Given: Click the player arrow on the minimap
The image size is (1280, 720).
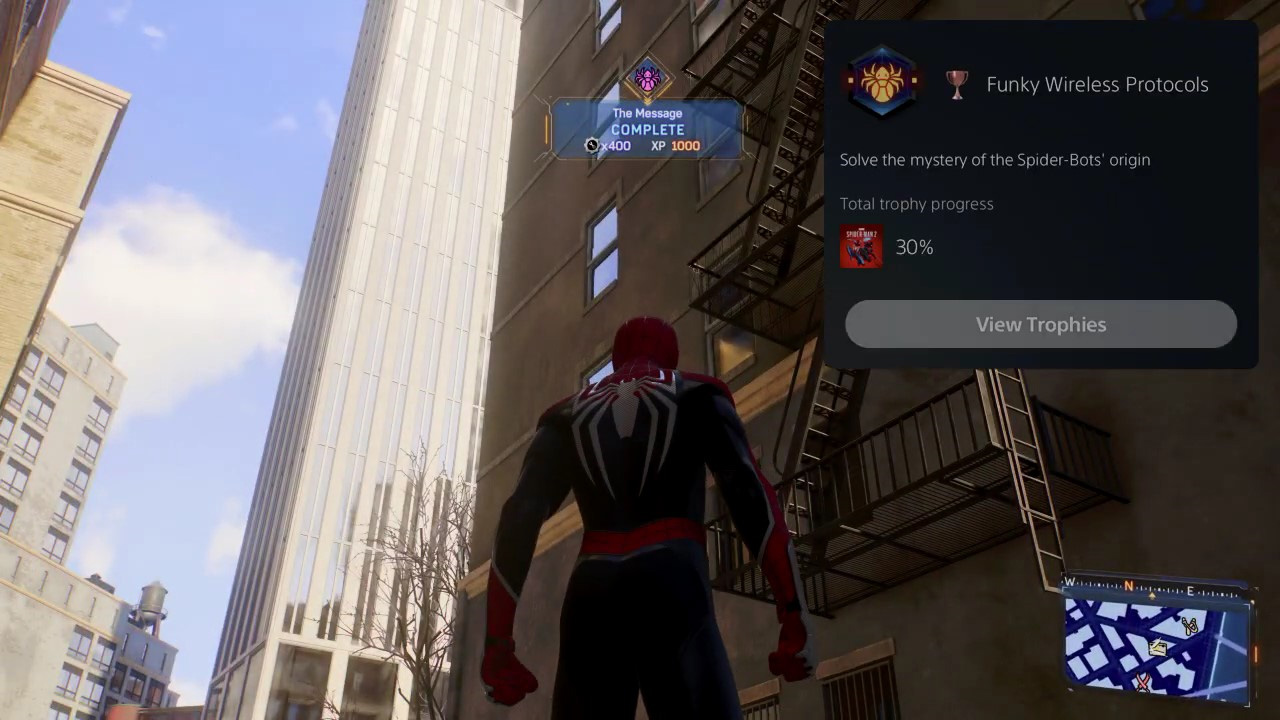Looking at the screenshot, I should [x=1153, y=594].
